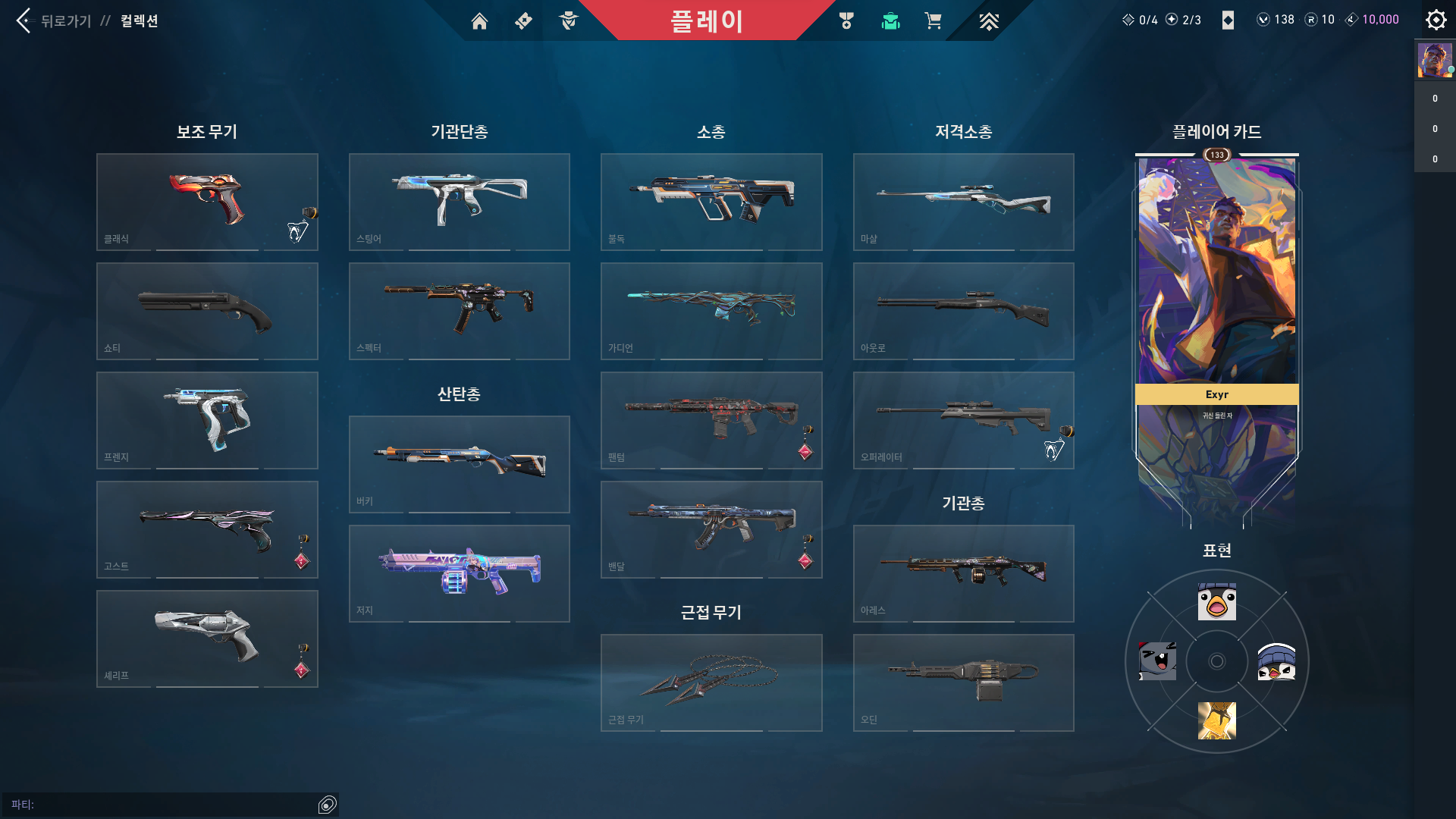Click the Exyr player card
This screenshot has height=819, width=1456.
click(1216, 334)
